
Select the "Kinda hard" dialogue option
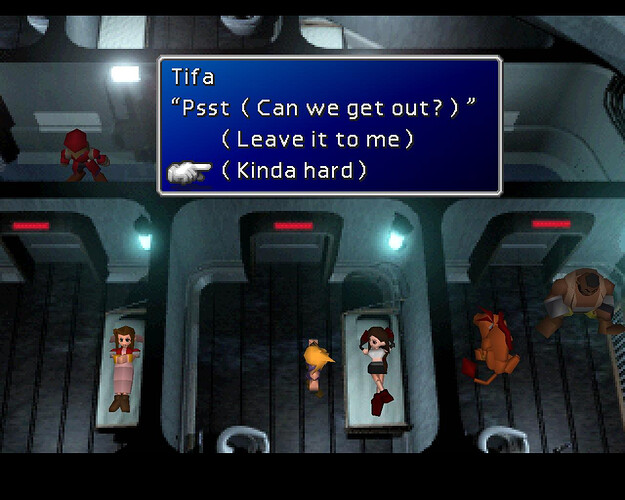(293, 171)
